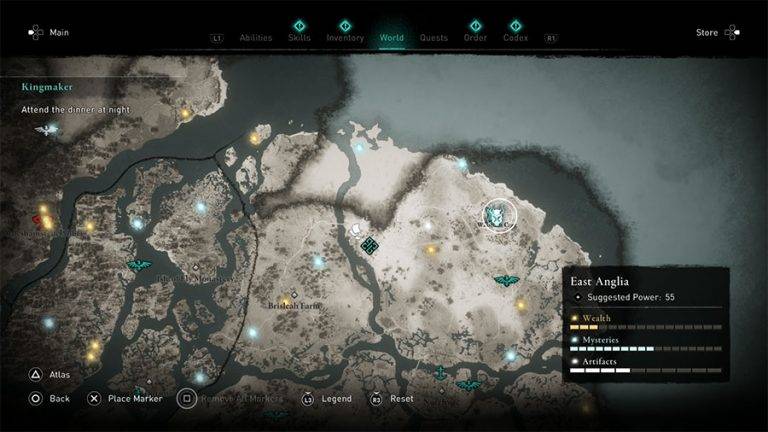Open the Store
The image size is (768, 432).
(716, 32)
